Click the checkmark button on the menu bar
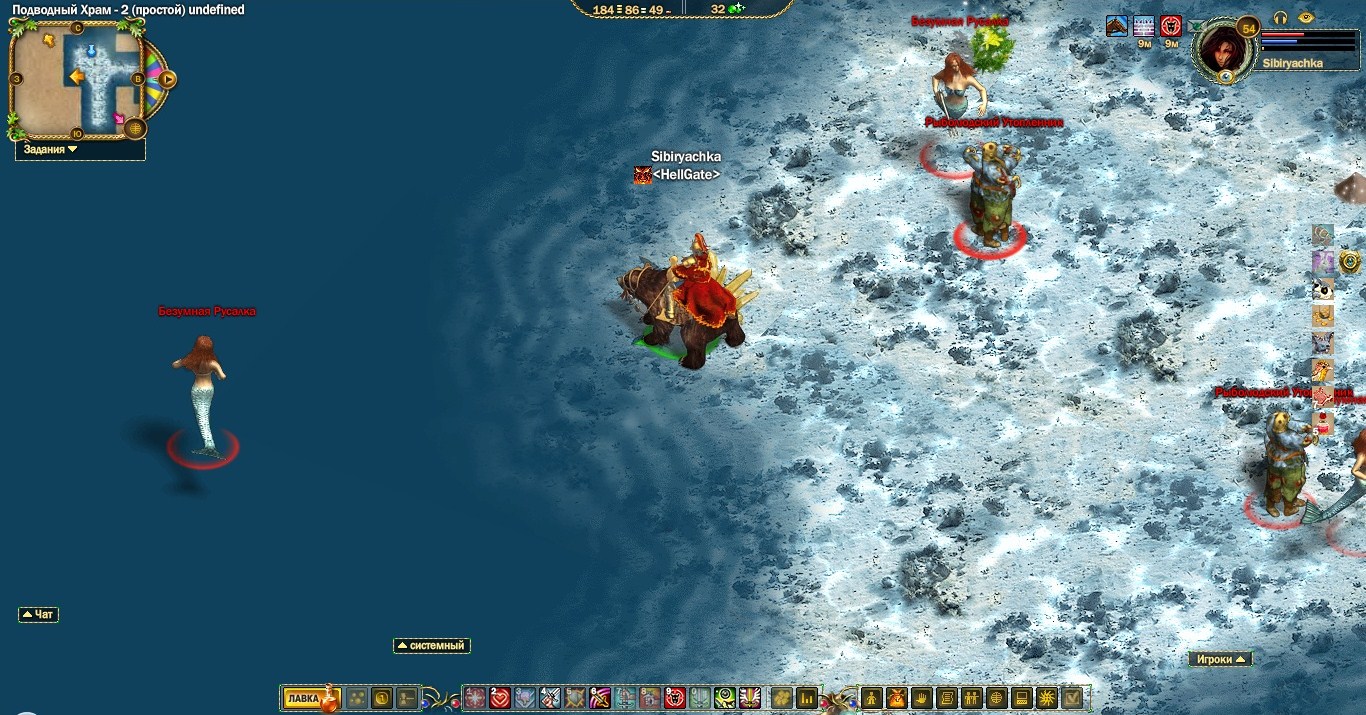Screen dimensions: 1366x715 (1072, 698)
